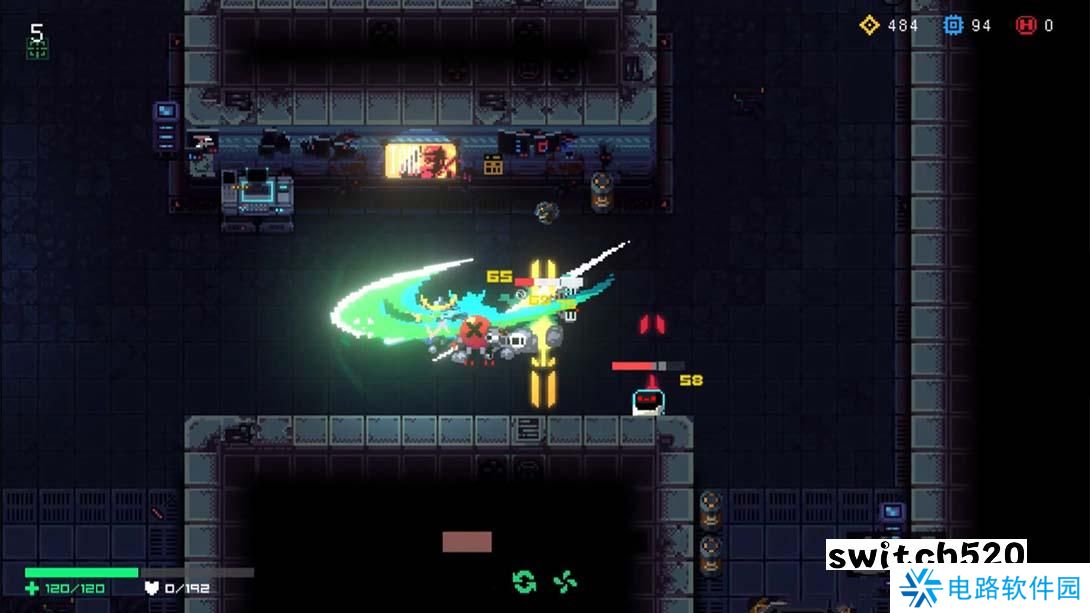Activate the green pinwheel fan ability icon
The image size is (1090, 613).
565,580
